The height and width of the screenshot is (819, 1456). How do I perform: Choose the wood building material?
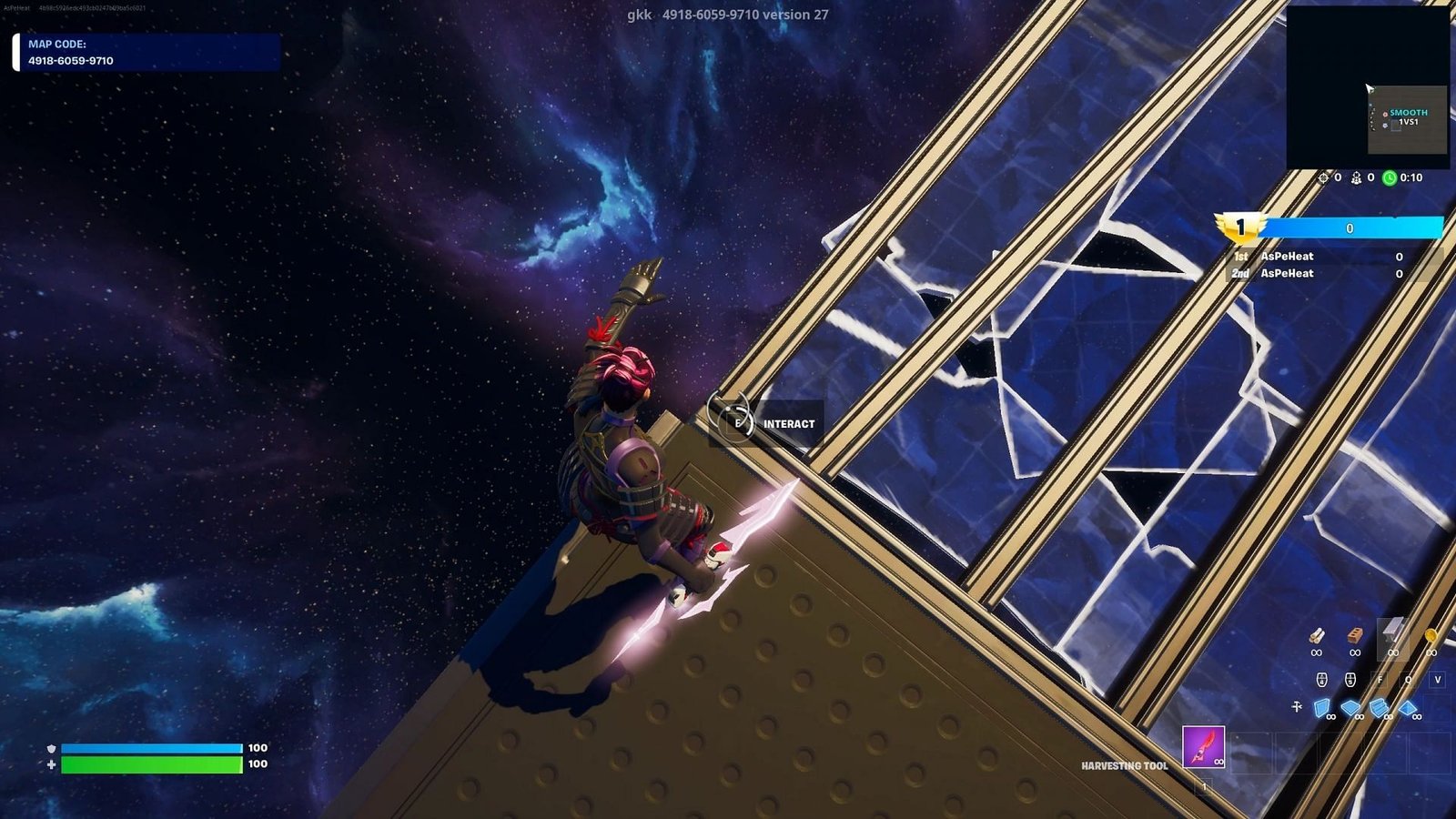pyautogui.click(x=1316, y=635)
